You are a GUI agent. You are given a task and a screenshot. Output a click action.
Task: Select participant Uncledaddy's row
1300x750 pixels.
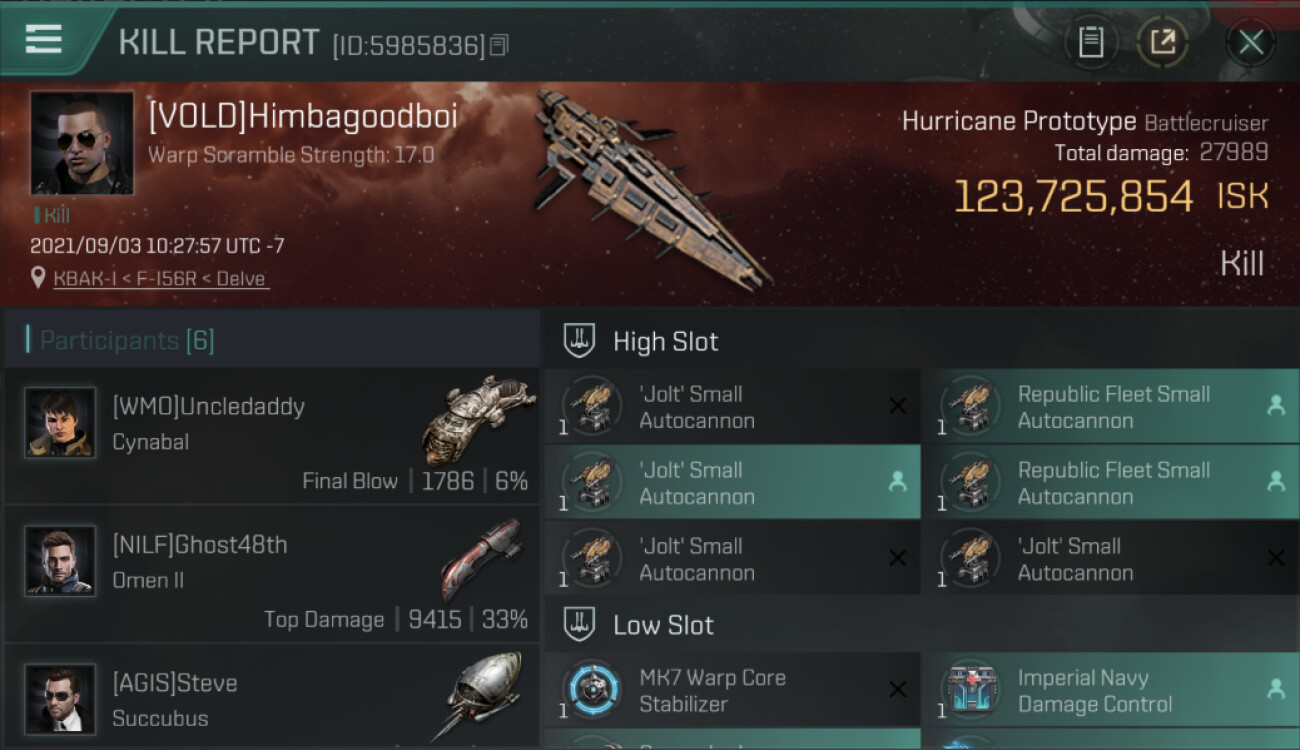point(272,436)
